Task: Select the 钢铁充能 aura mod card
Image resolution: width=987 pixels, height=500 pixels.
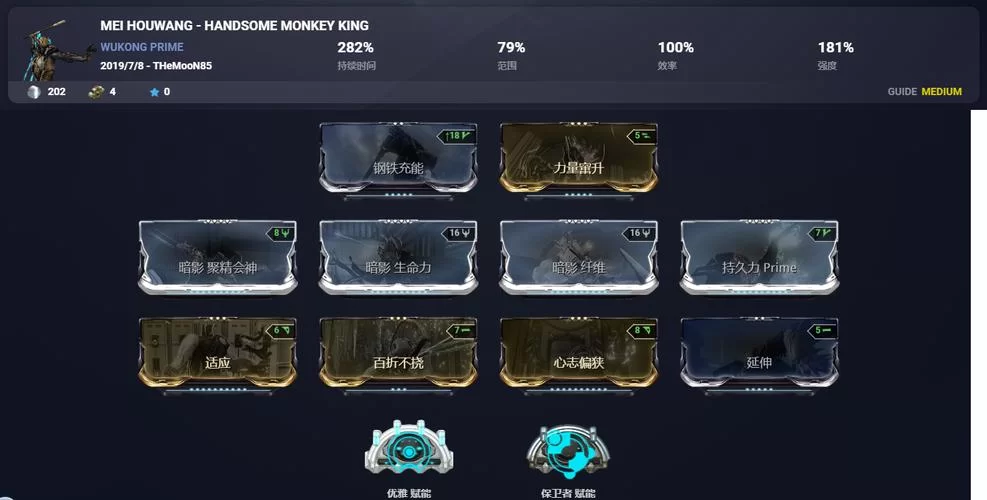Action: click(398, 160)
